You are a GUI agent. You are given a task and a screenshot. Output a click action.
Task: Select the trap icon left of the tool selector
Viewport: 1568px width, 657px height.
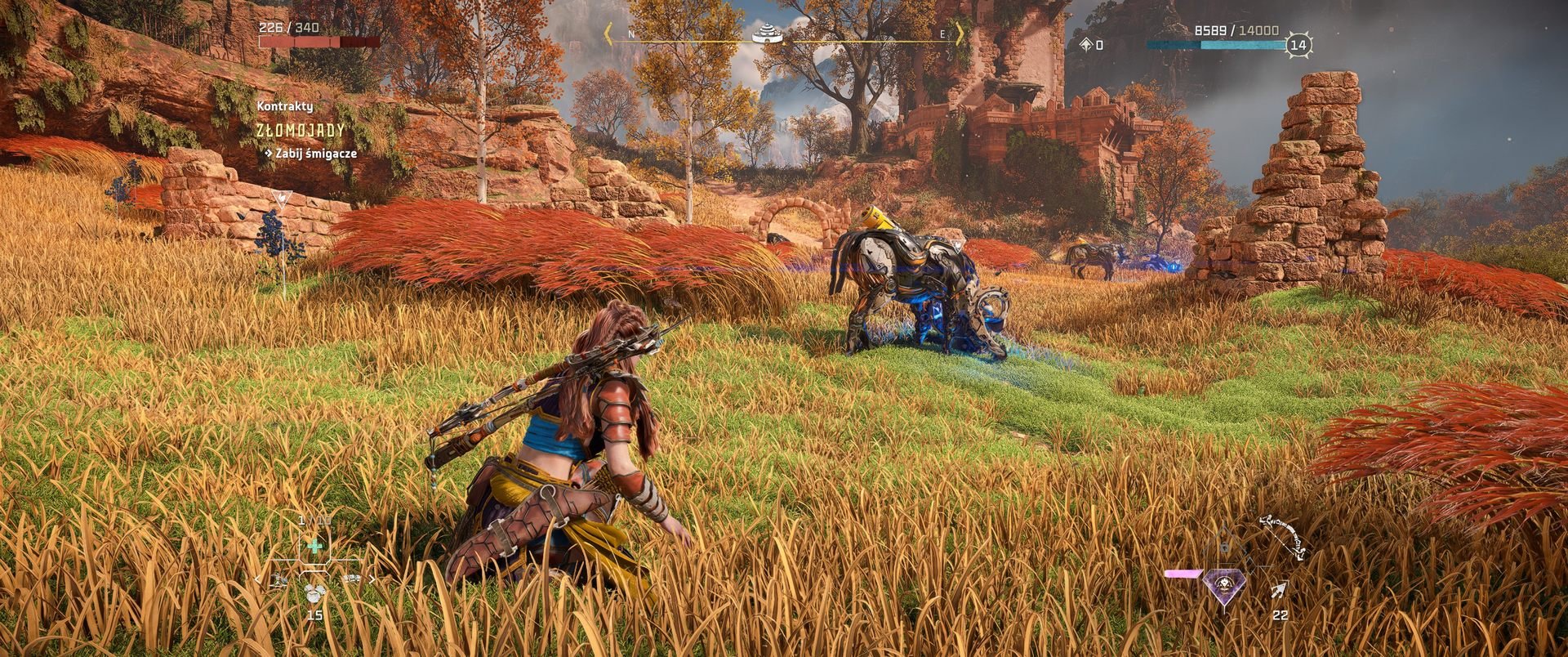click(279, 579)
